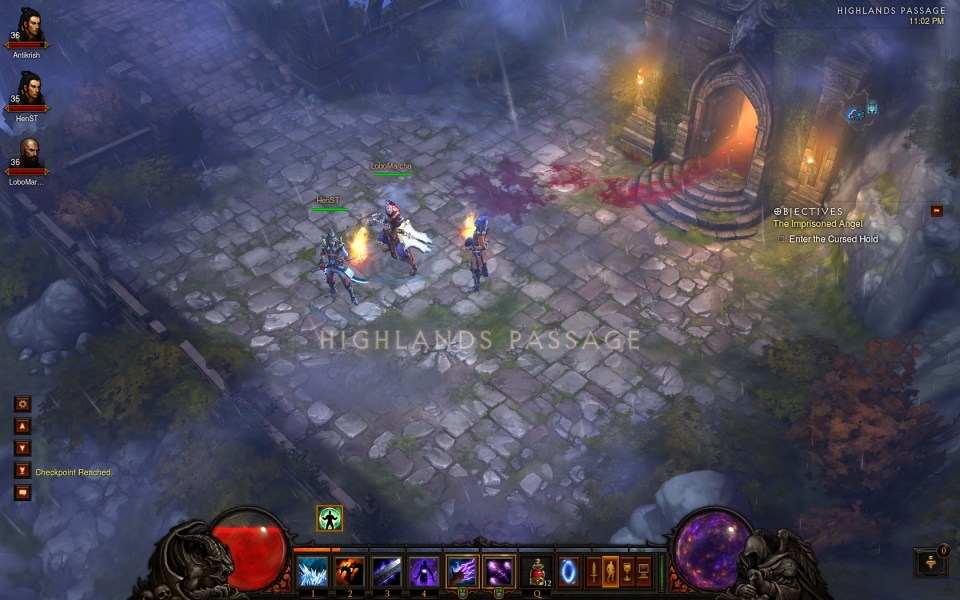Open the chat speech bubble button
Viewport: 960px width, 600px height.
click(x=22, y=492)
